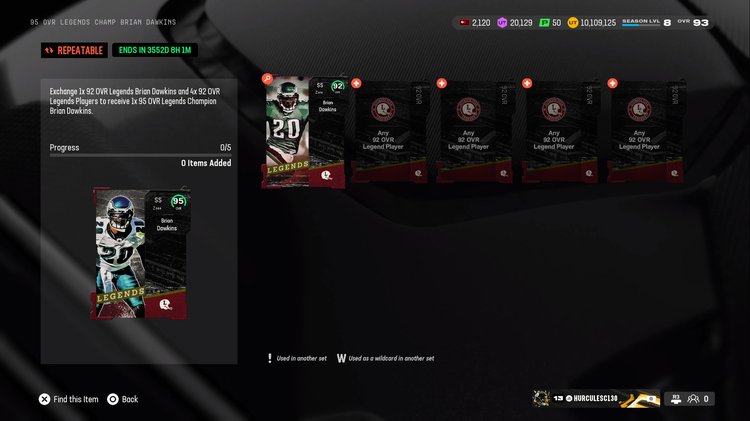This screenshot has width=750, height=421.
Task: Select the 92 OVR Brian Dawkins card slot
Action: 304,132
